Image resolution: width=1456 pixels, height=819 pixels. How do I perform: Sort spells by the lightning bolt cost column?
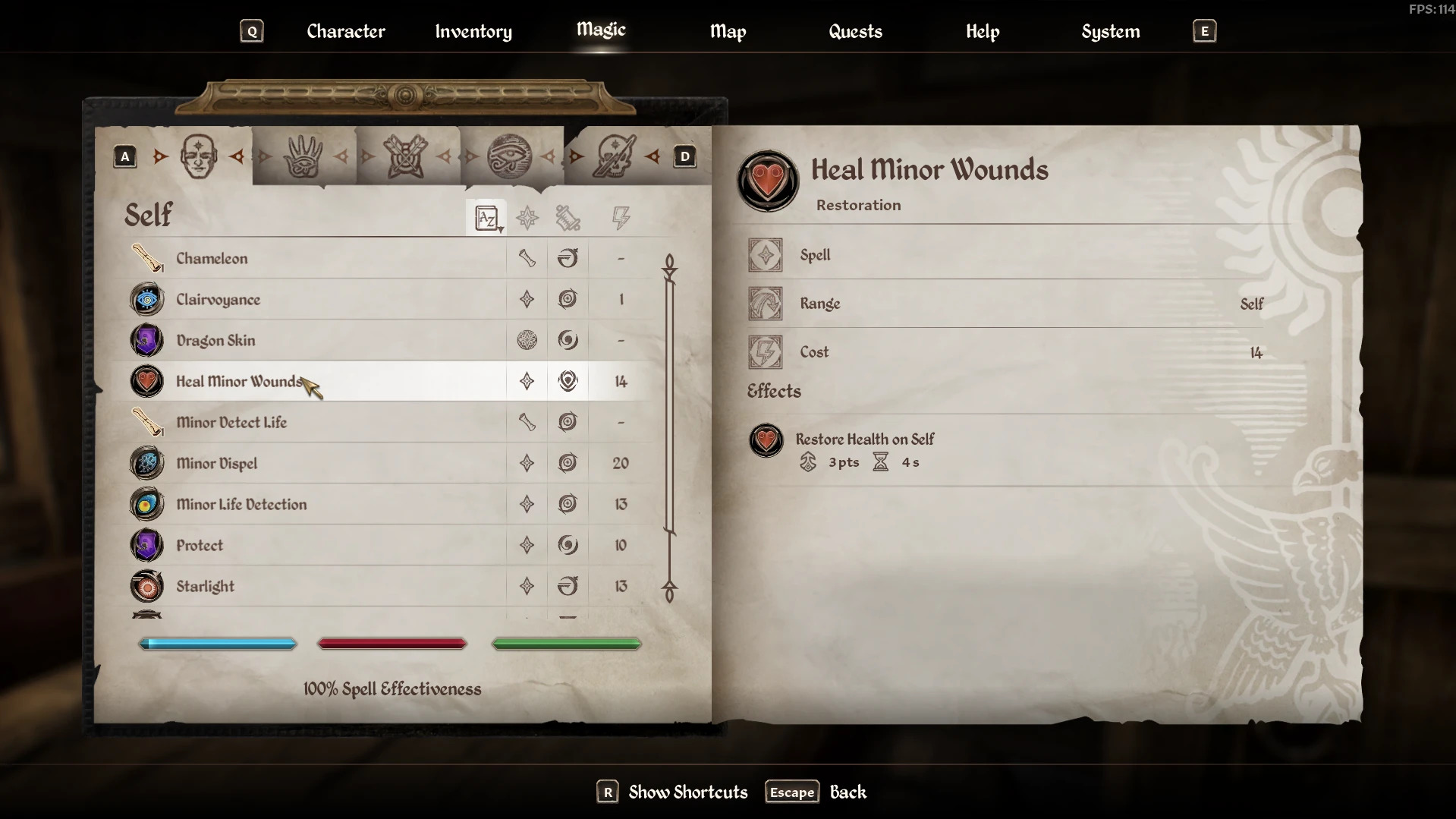coord(621,219)
